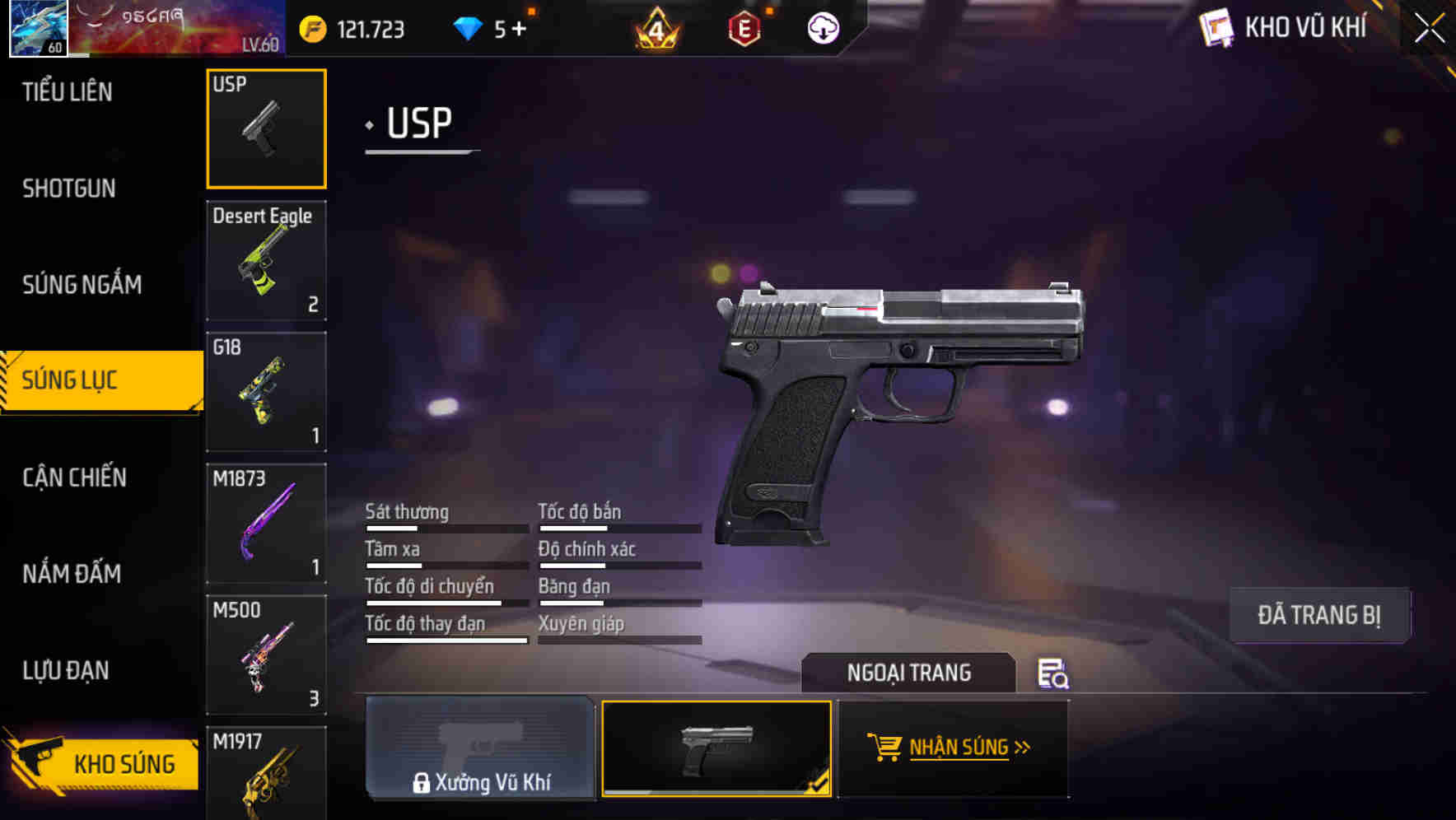
Task: Select the equipped USP skin thumbnail
Action: [716, 748]
